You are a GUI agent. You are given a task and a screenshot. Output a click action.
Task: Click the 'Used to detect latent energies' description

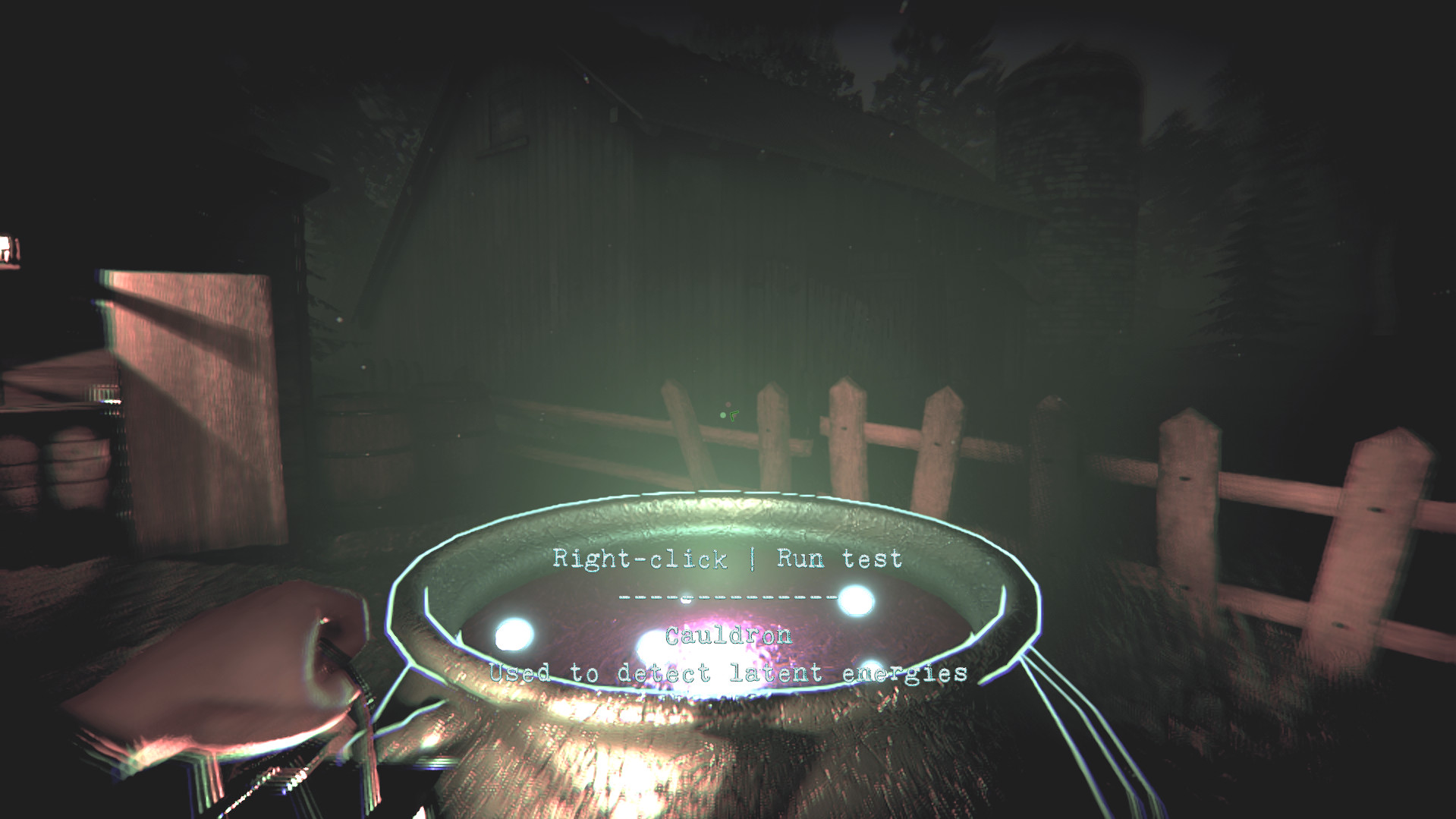(730, 673)
